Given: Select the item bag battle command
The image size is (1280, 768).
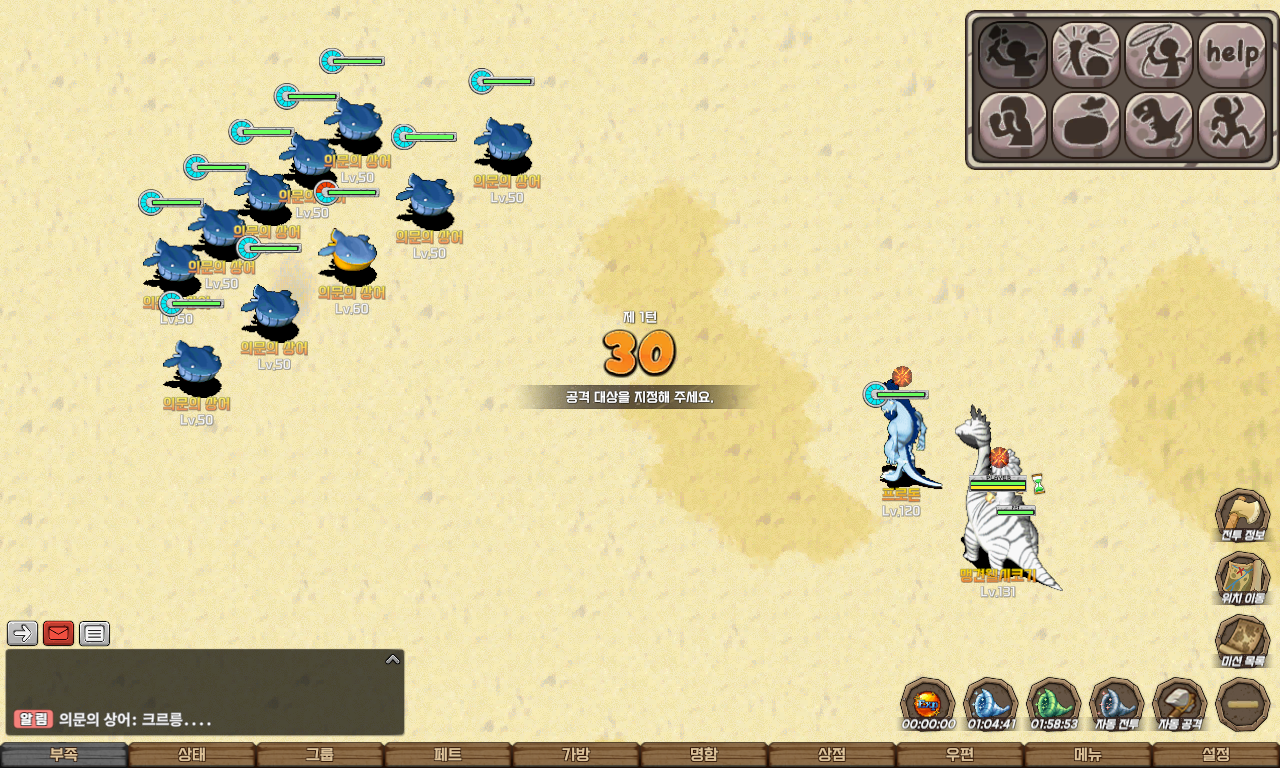Looking at the screenshot, I should [x=1085, y=125].
